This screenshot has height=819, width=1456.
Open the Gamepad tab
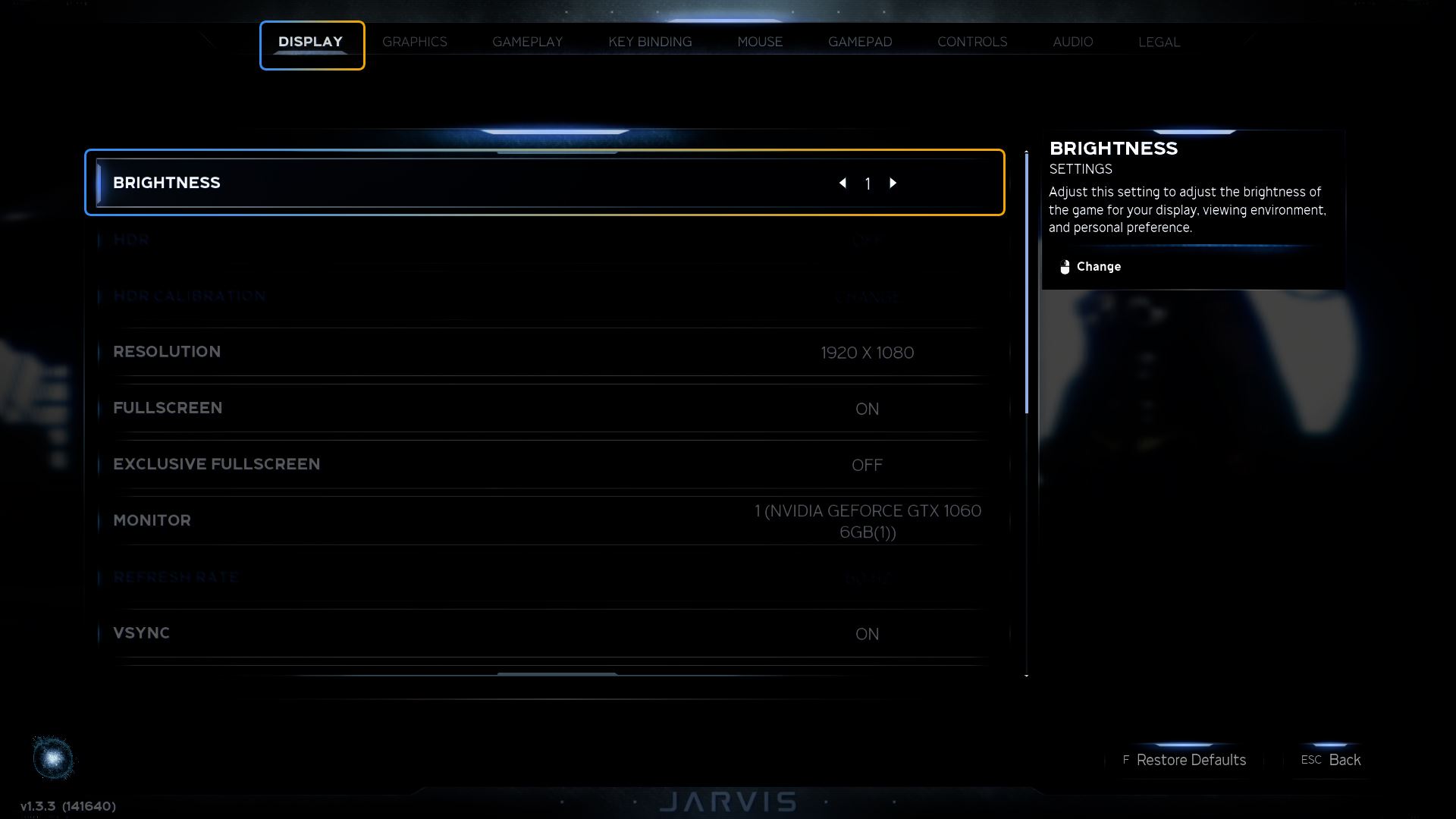[859, 42]
